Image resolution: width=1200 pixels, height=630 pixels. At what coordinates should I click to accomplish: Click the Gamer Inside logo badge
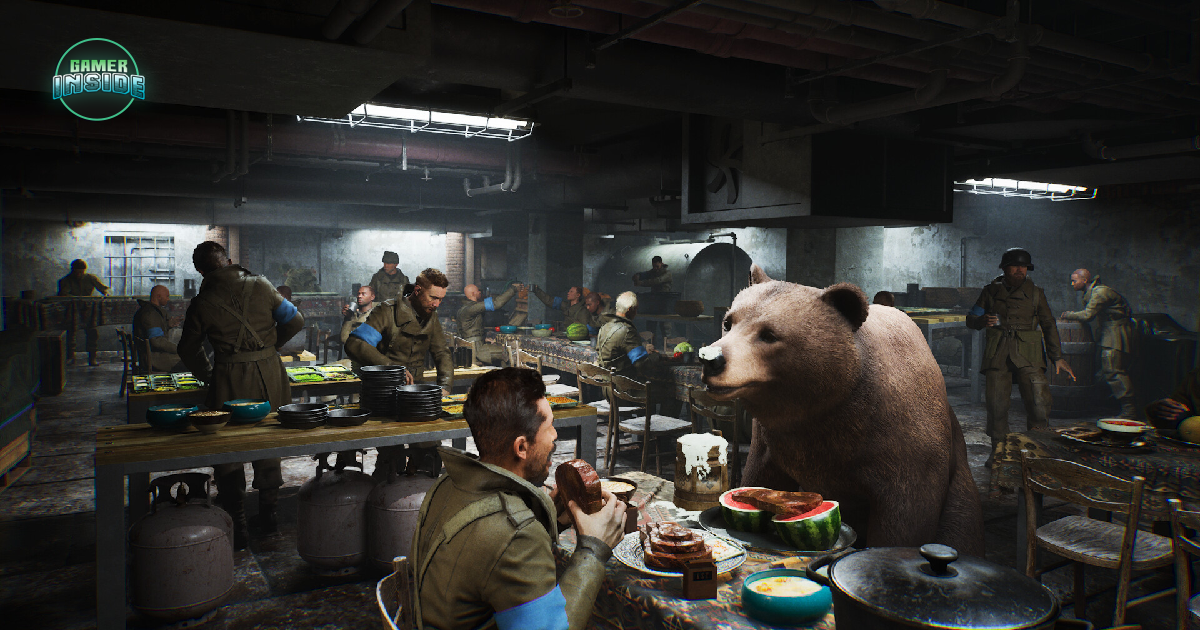pos(97,79)
